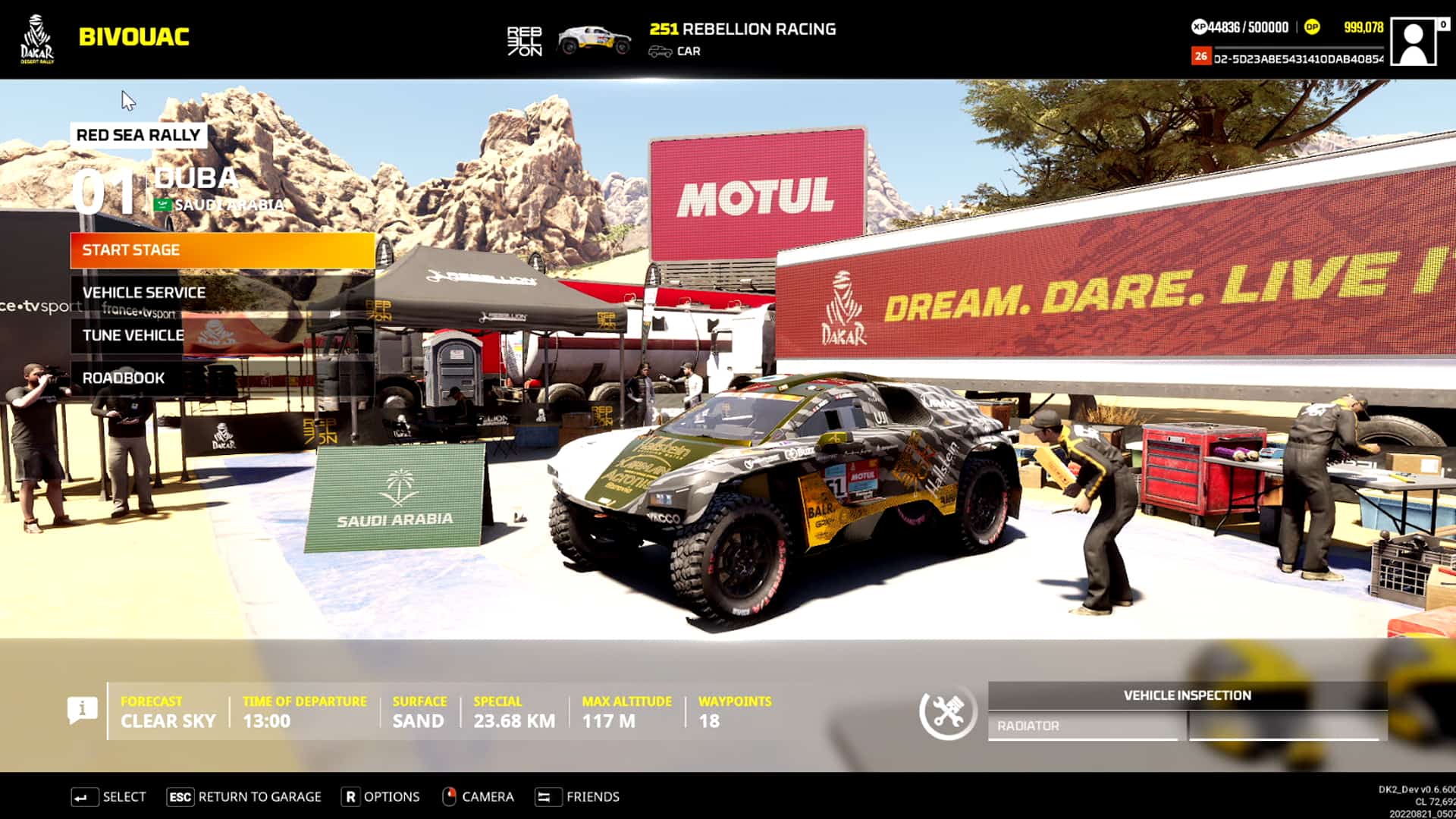Screen dimensions: 1456x819
Task: Click RETURN TO GARAGE
Action: (244, 796)
